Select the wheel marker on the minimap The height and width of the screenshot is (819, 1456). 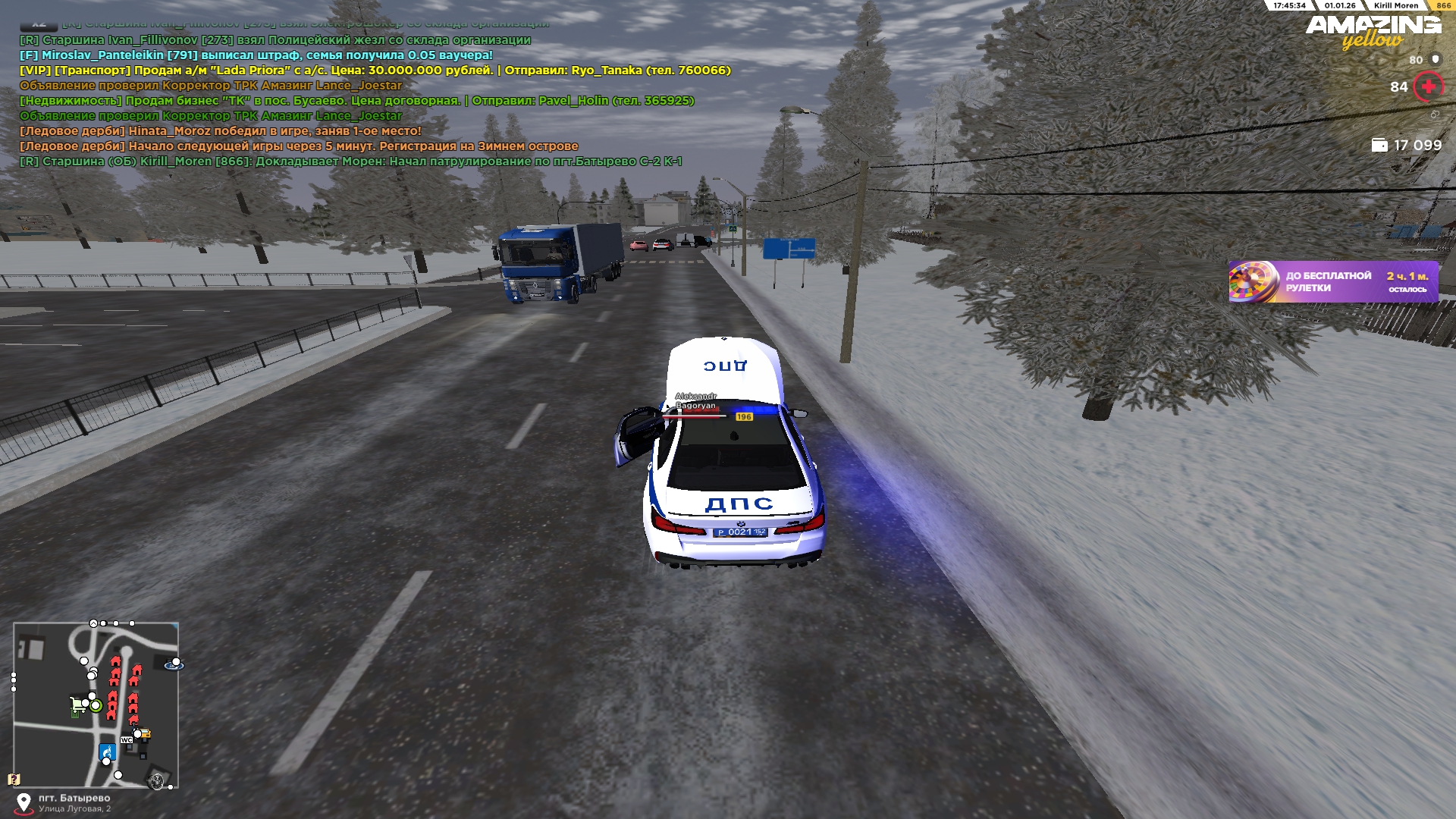click(x=157, y=782)
